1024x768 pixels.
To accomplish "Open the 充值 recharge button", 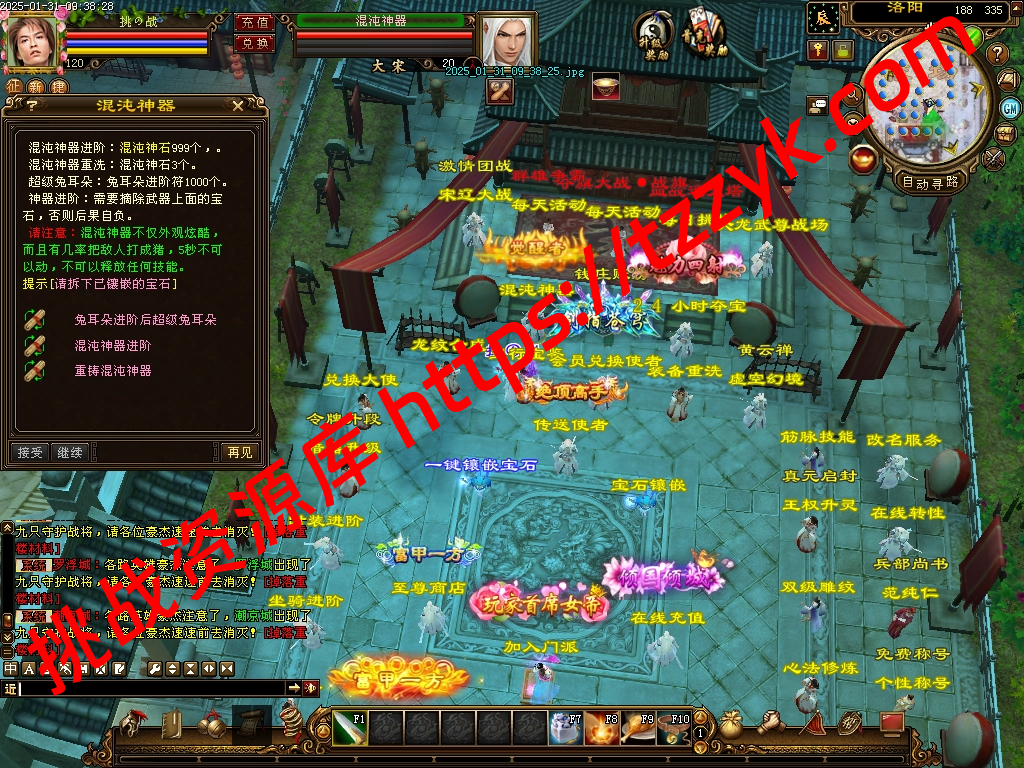I will tap(254, 23).
